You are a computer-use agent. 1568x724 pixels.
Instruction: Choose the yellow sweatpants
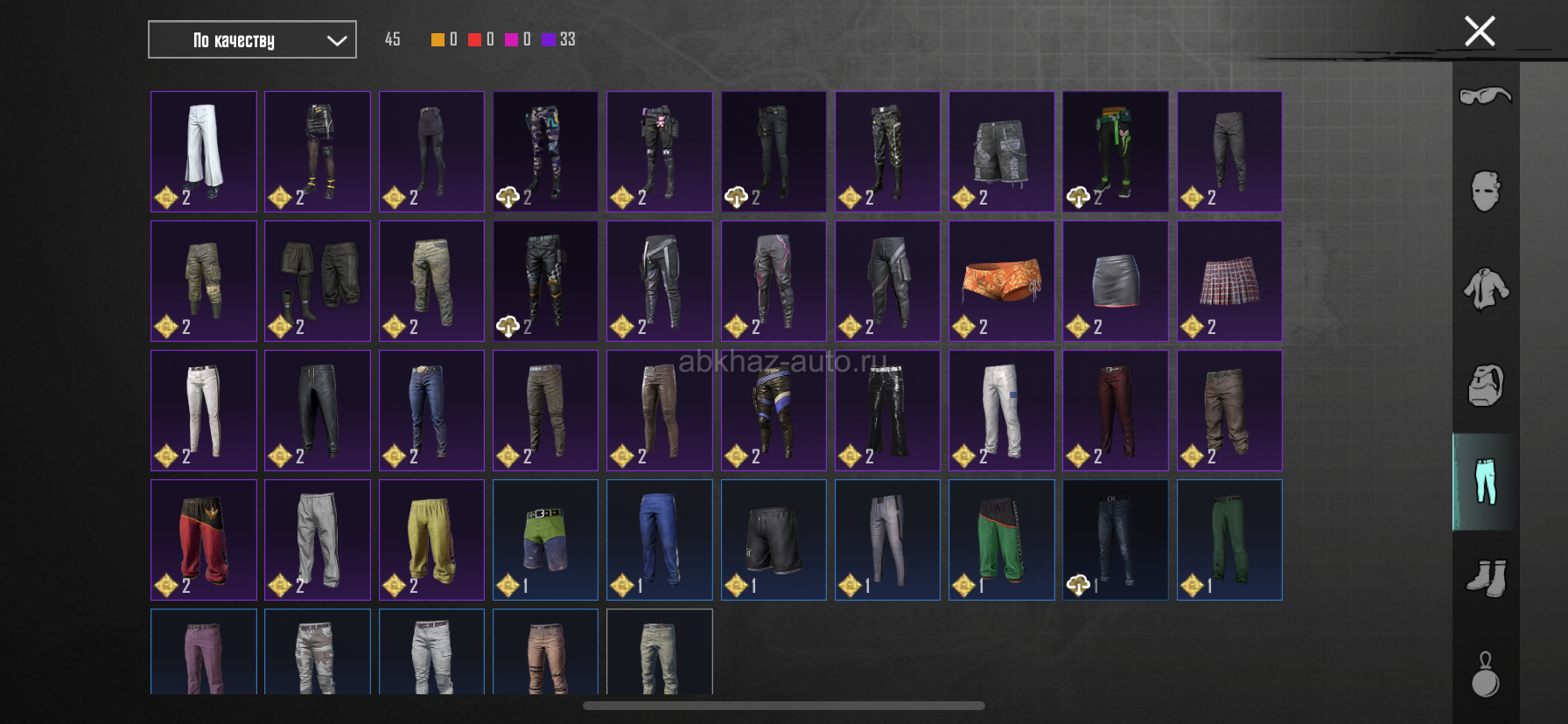(431, 540)
